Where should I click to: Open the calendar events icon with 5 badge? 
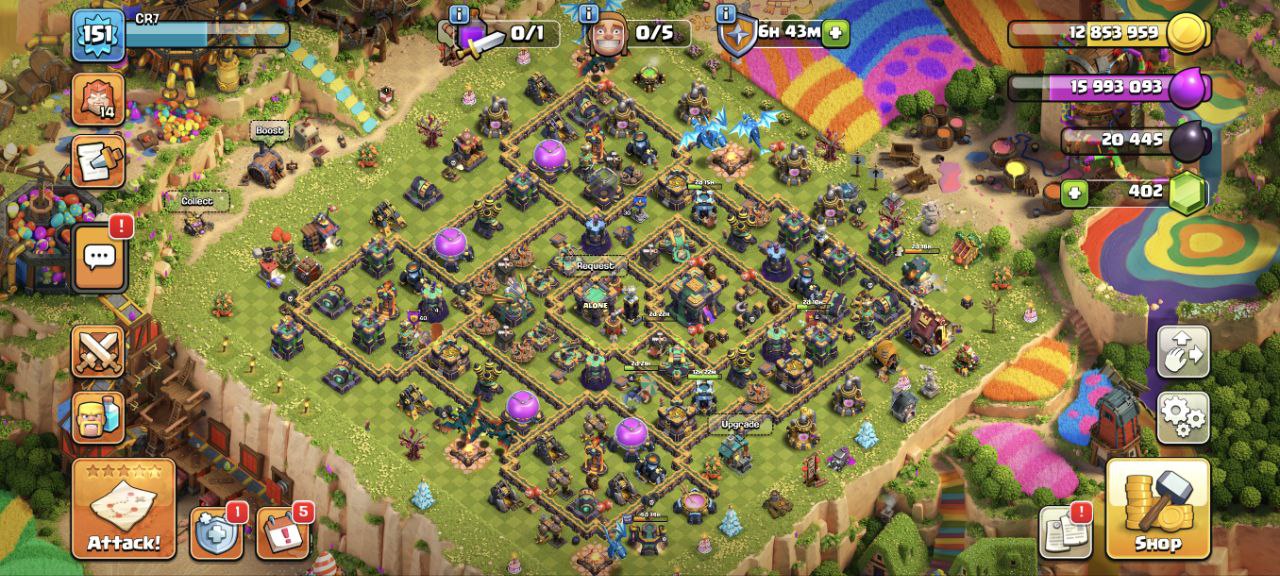[282, 533]
